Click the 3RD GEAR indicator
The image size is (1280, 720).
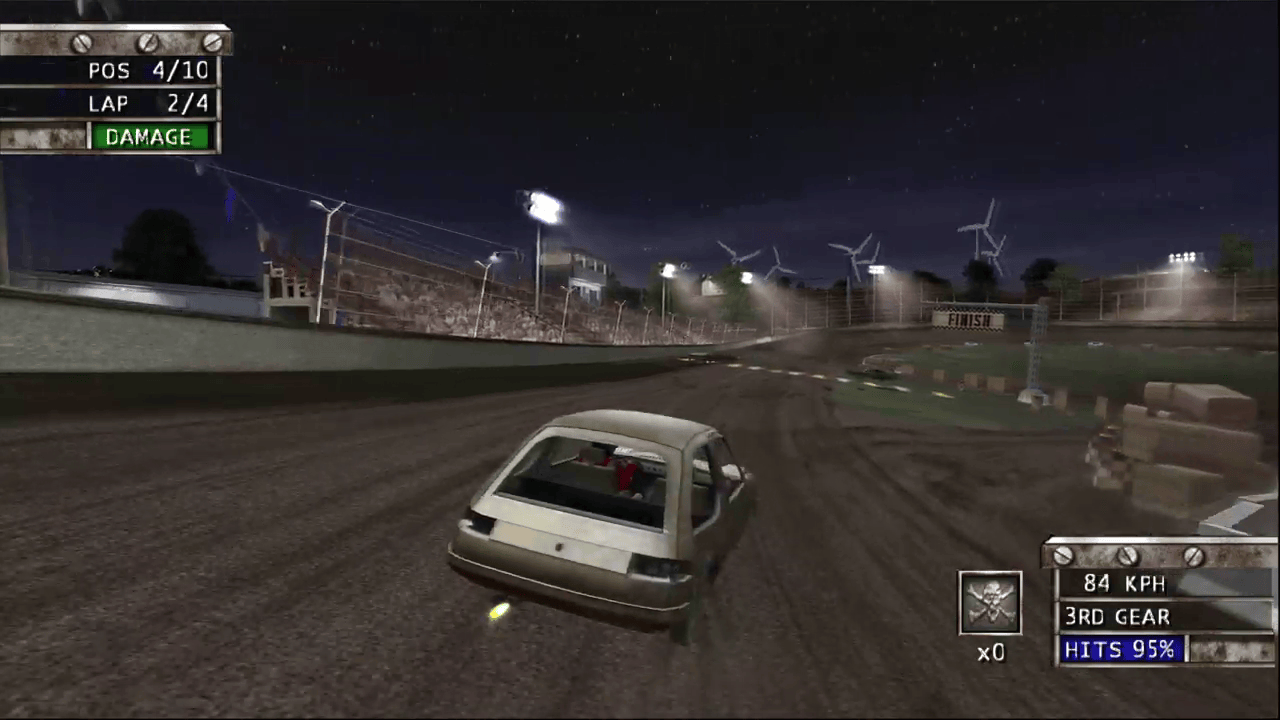[1116, 617]
